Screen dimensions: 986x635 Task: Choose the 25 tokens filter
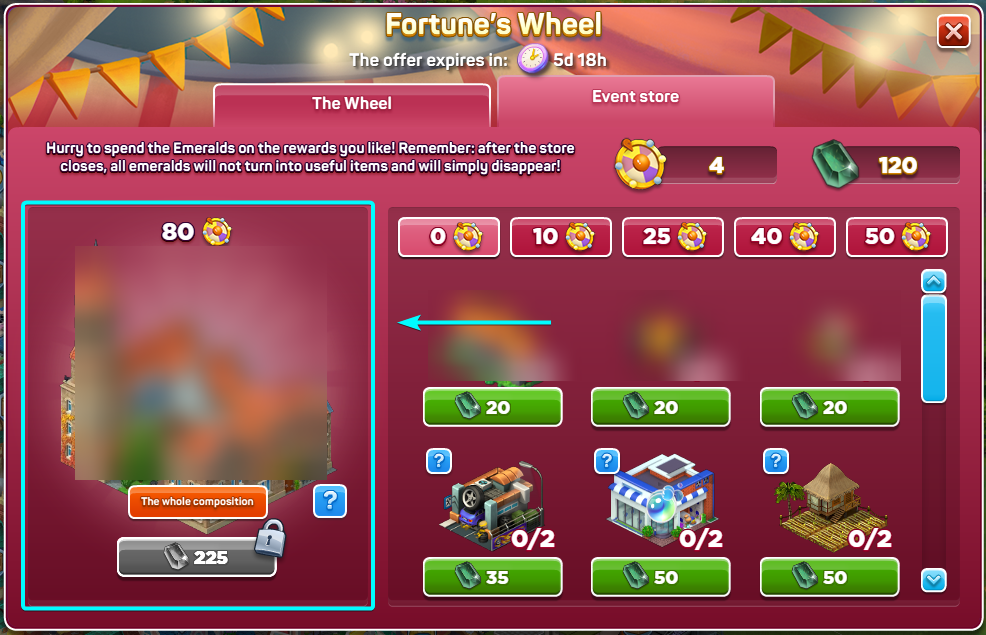tap(672, 237)
